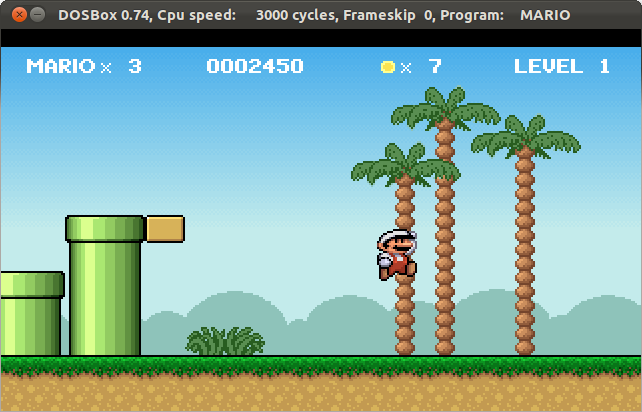Image resolution: width=642 pixels, height=412 pixels.
Task: Minimize the DOSBox window
Action: (x=38, y=15)
